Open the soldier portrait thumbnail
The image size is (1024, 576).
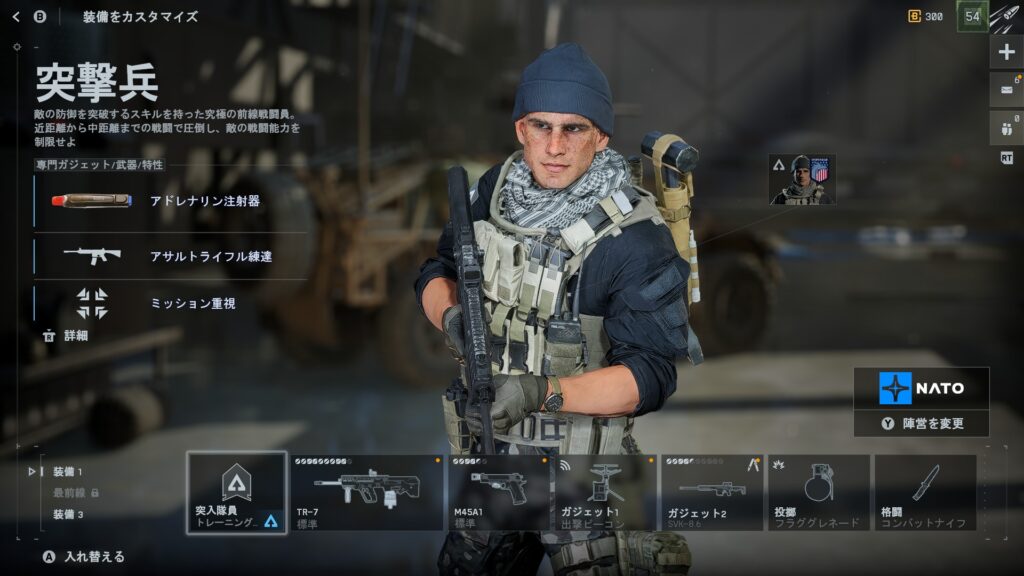pos(802,180)
